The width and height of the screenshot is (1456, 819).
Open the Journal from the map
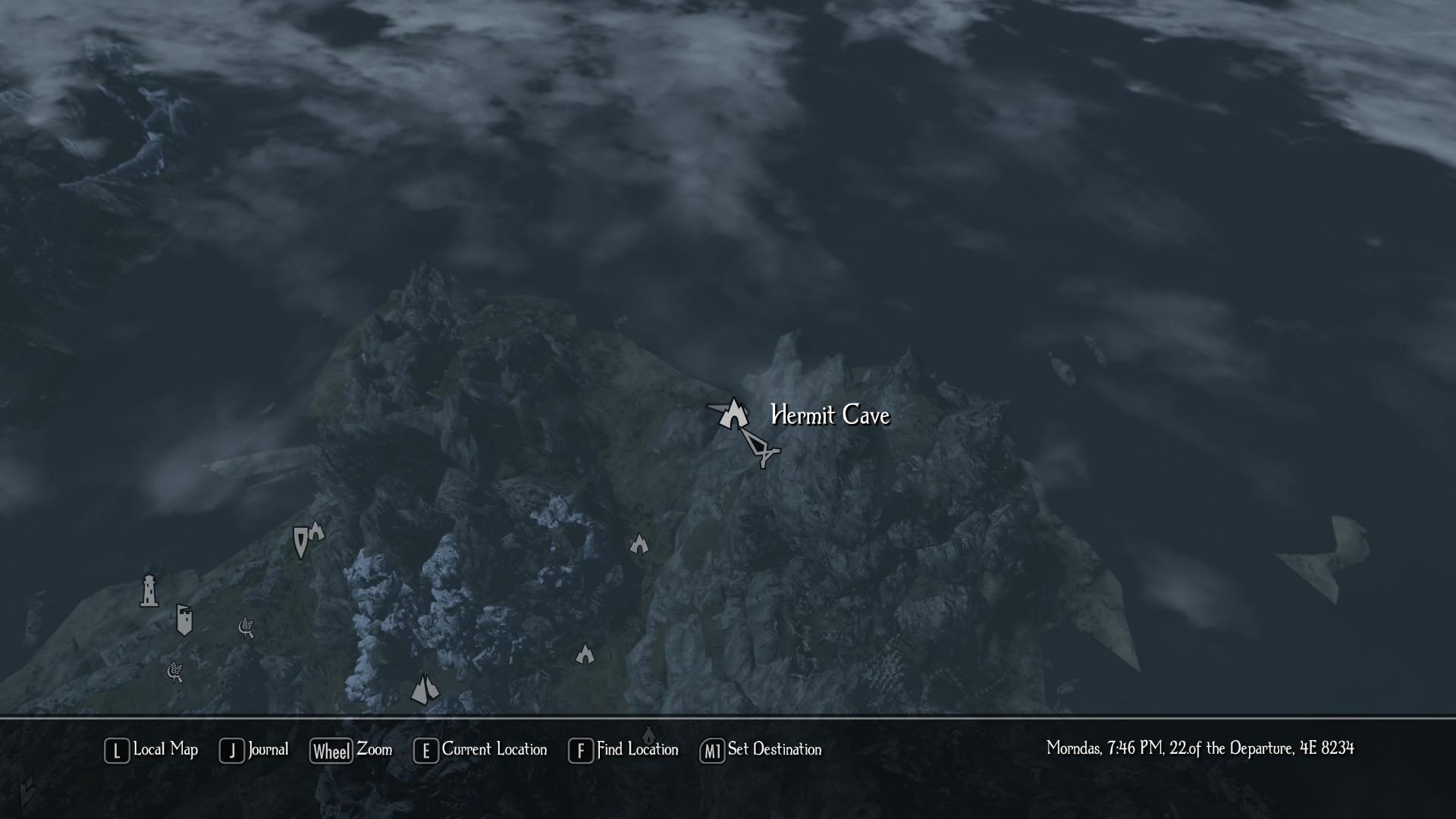[x=255, y=750]
